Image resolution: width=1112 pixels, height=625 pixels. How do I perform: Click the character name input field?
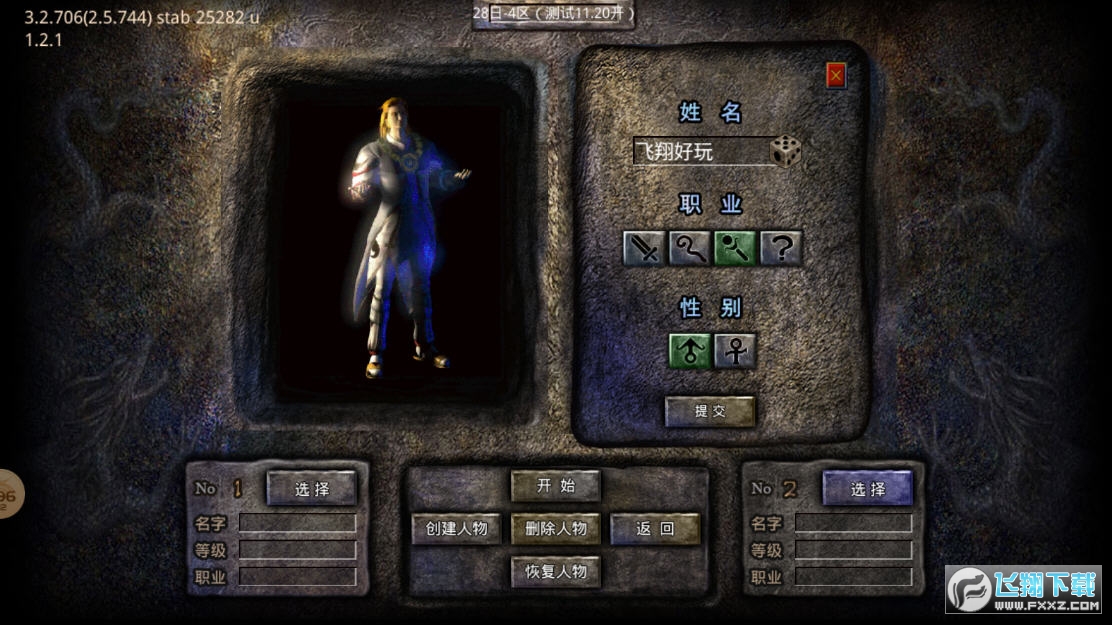click(x=700, y=152)
